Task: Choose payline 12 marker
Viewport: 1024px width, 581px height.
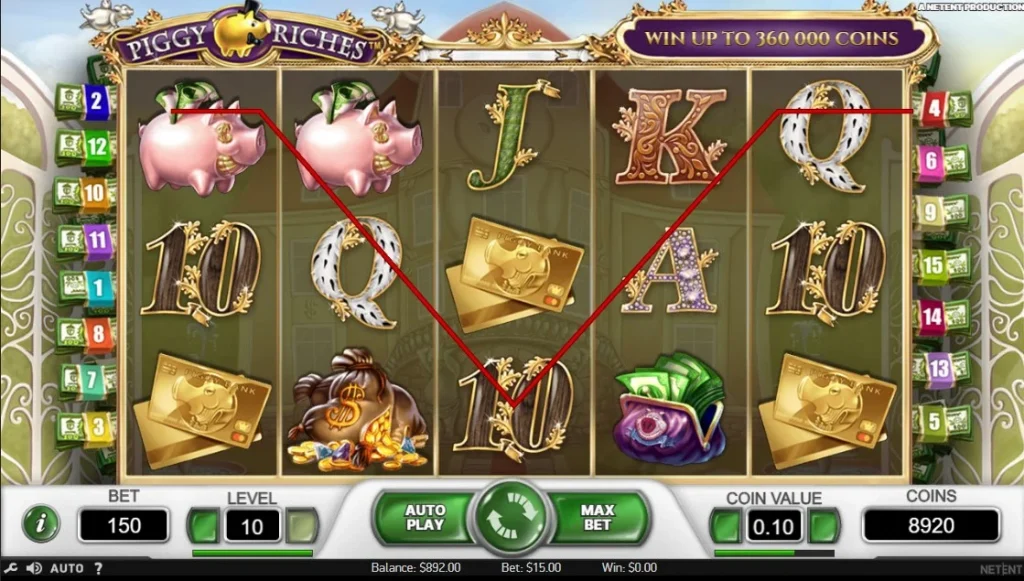Action: 96,147
